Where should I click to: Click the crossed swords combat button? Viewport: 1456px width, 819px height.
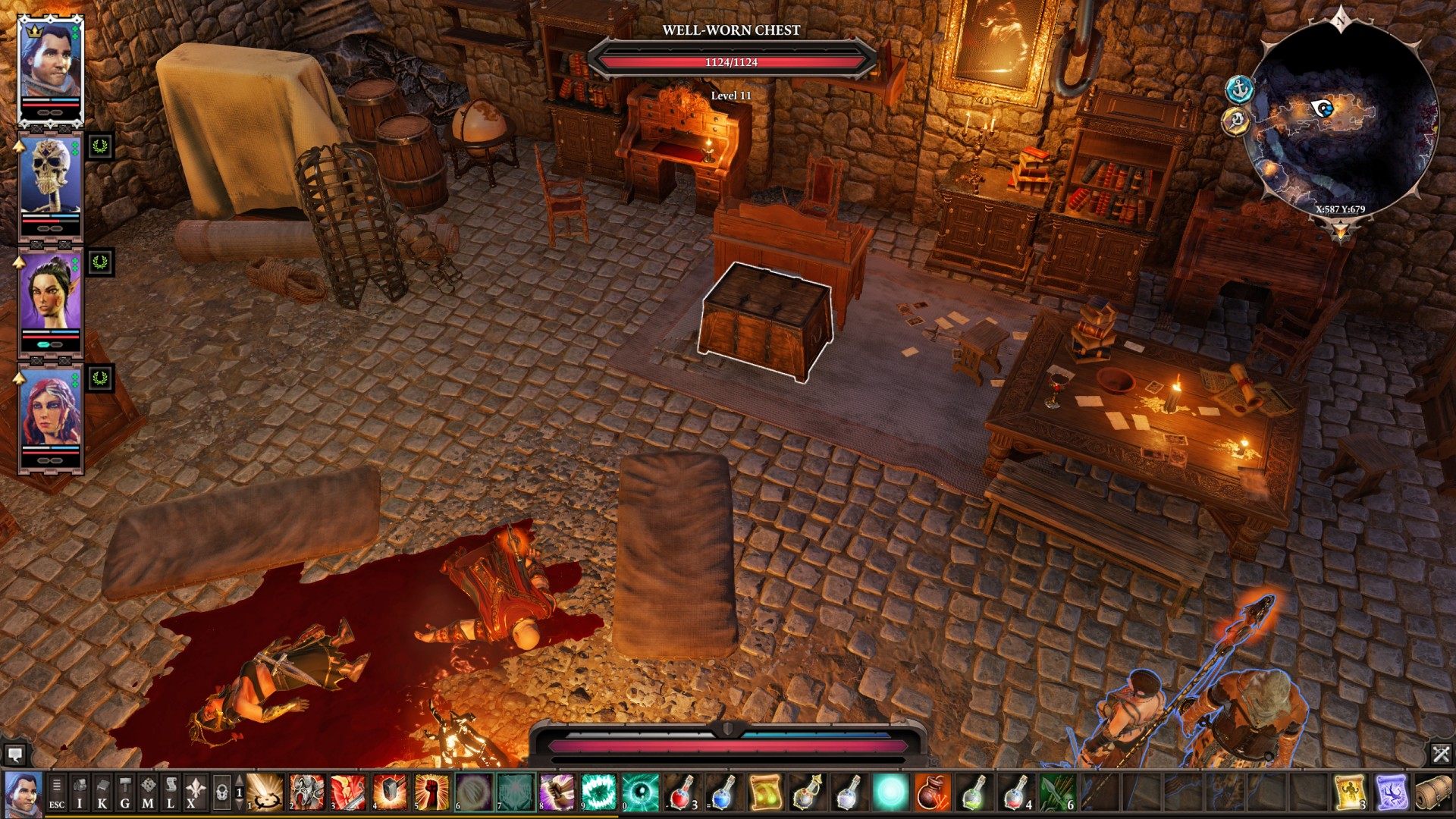[x=1441, y=754]
